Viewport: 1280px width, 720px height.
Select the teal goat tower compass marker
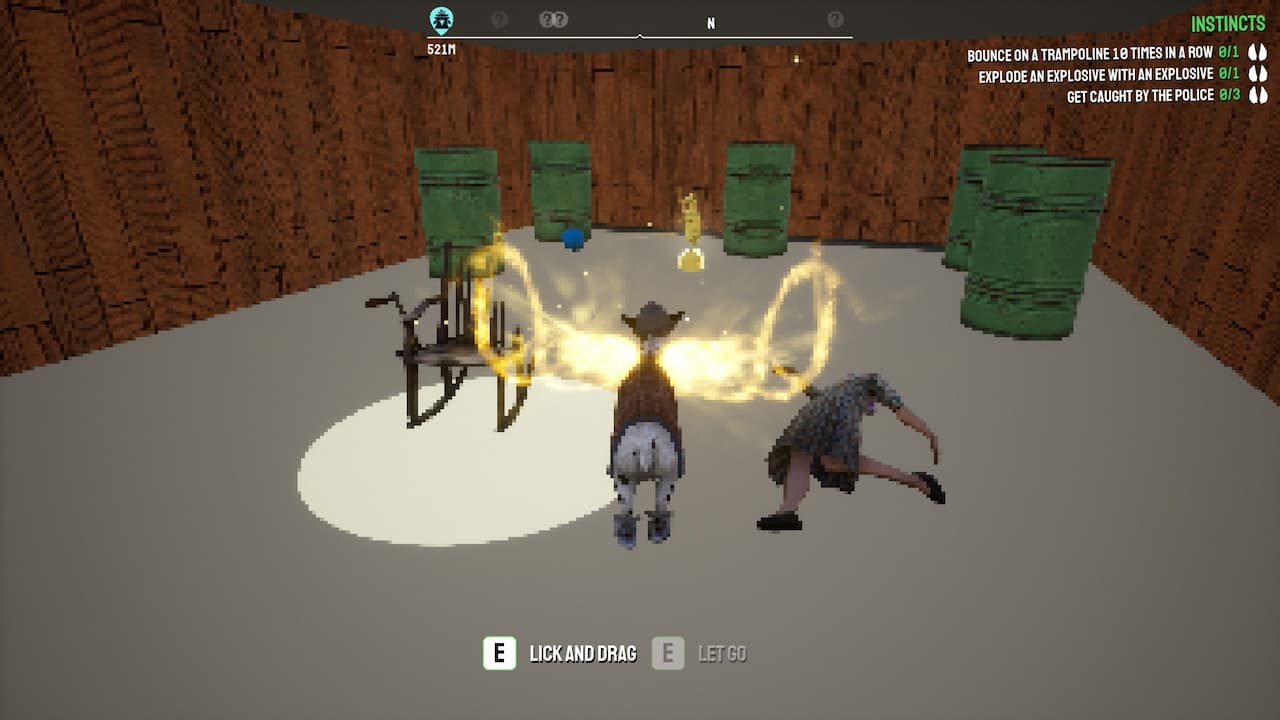(441, 19)
